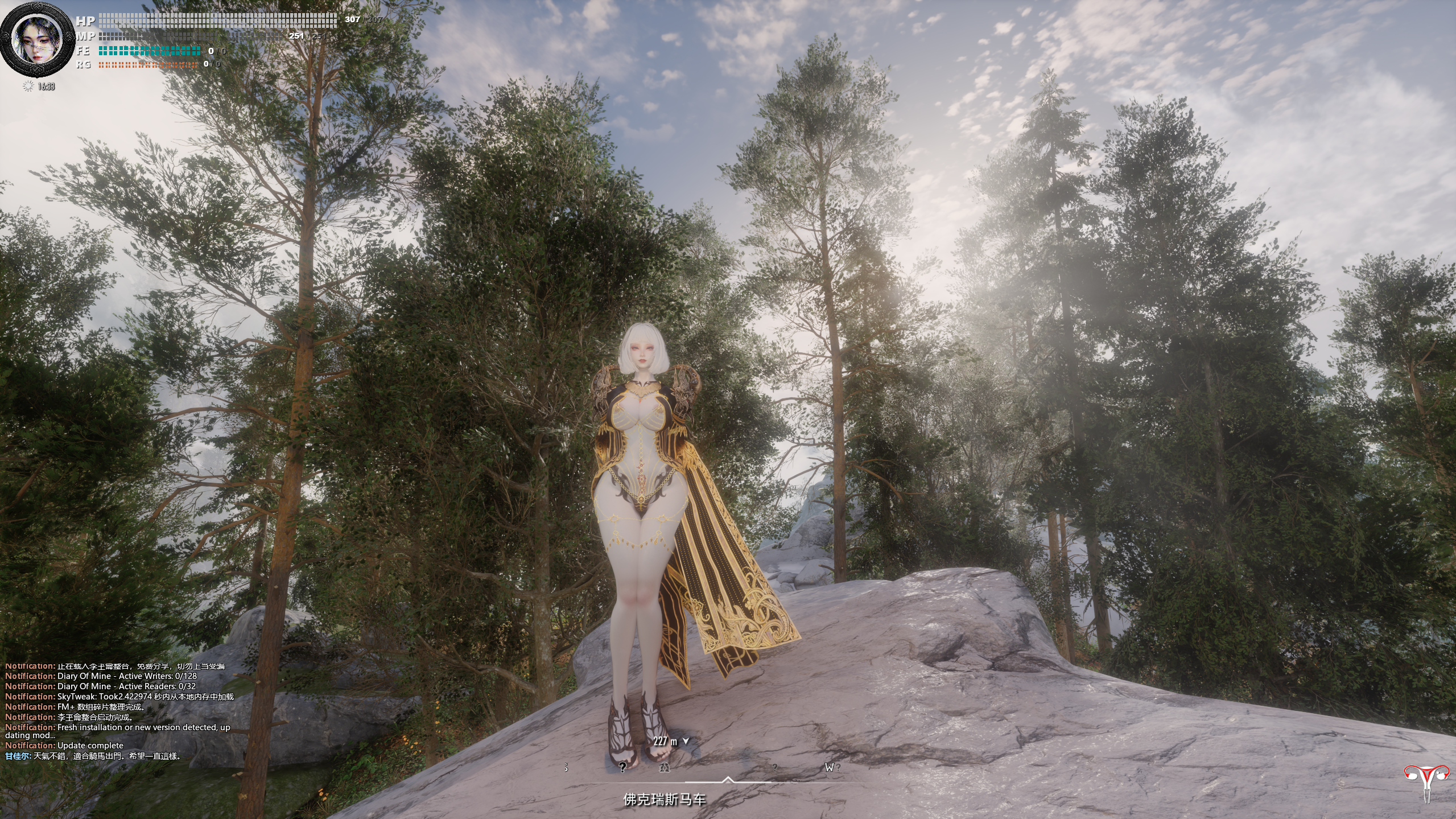
Task: Click the W west heading on the compass
Action: click(829, 767)
